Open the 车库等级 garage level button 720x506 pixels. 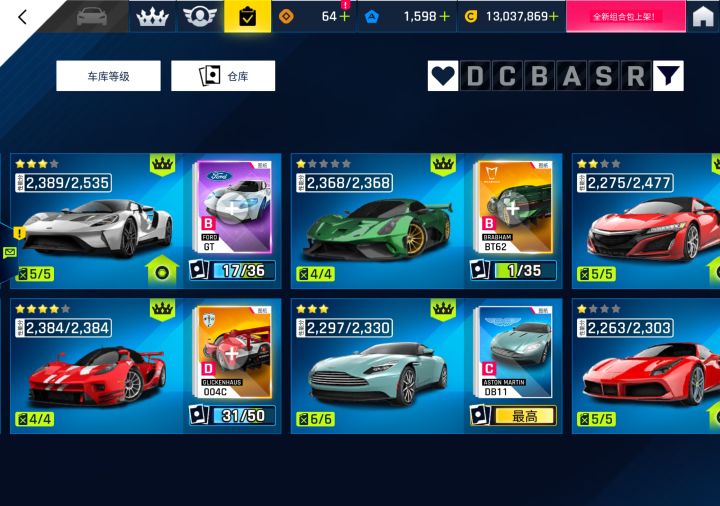(108, 76)
